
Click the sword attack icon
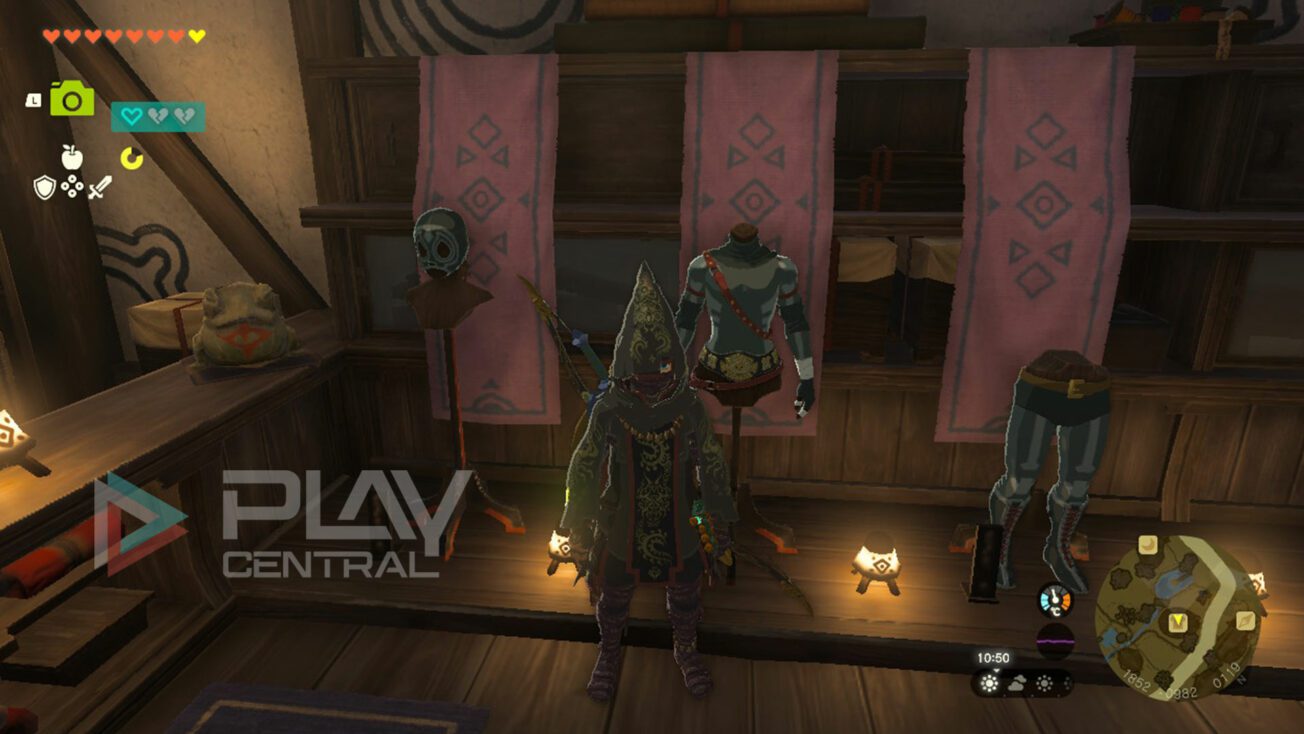[100, 186]
